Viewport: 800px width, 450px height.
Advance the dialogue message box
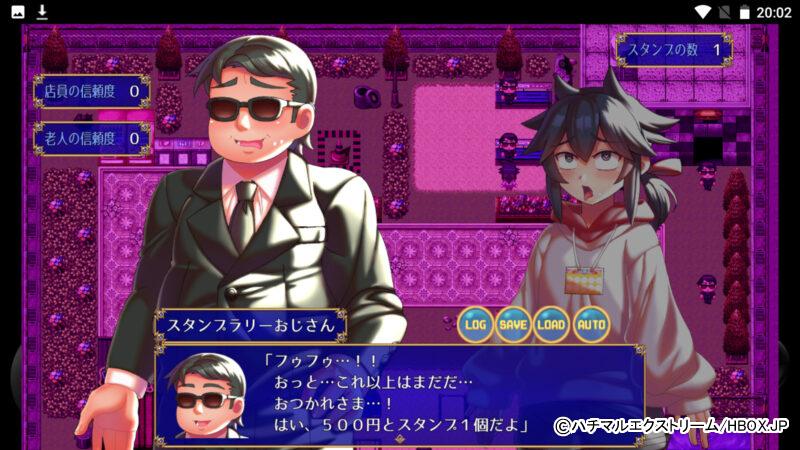pos(400,392)
